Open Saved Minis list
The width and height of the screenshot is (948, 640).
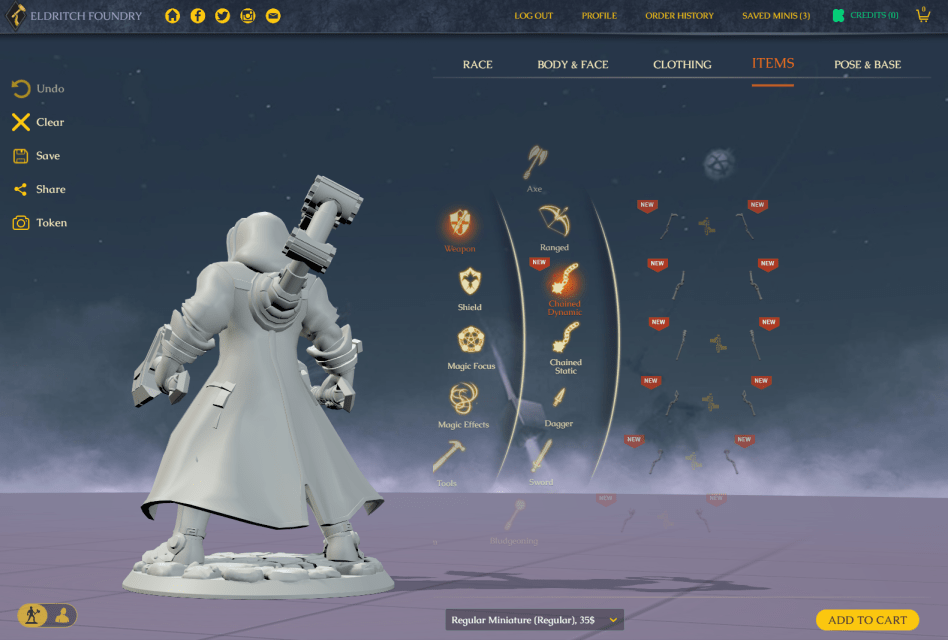[775, 16]
